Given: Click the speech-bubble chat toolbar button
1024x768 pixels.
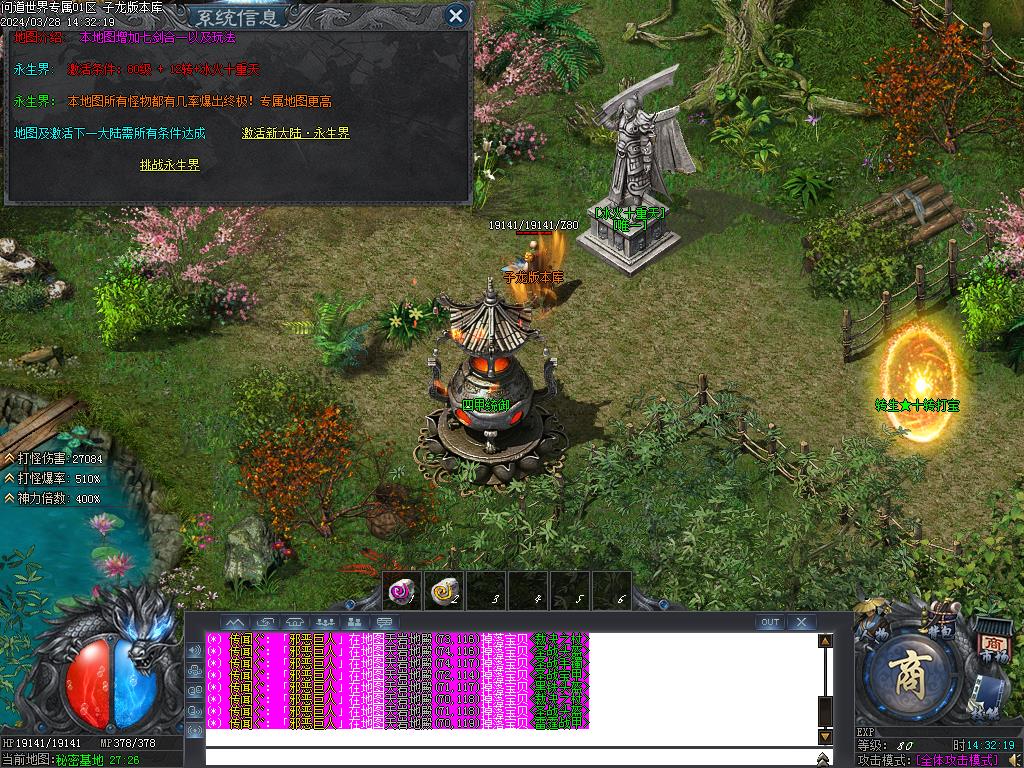Looking at the screenshot, I should 384,623.
